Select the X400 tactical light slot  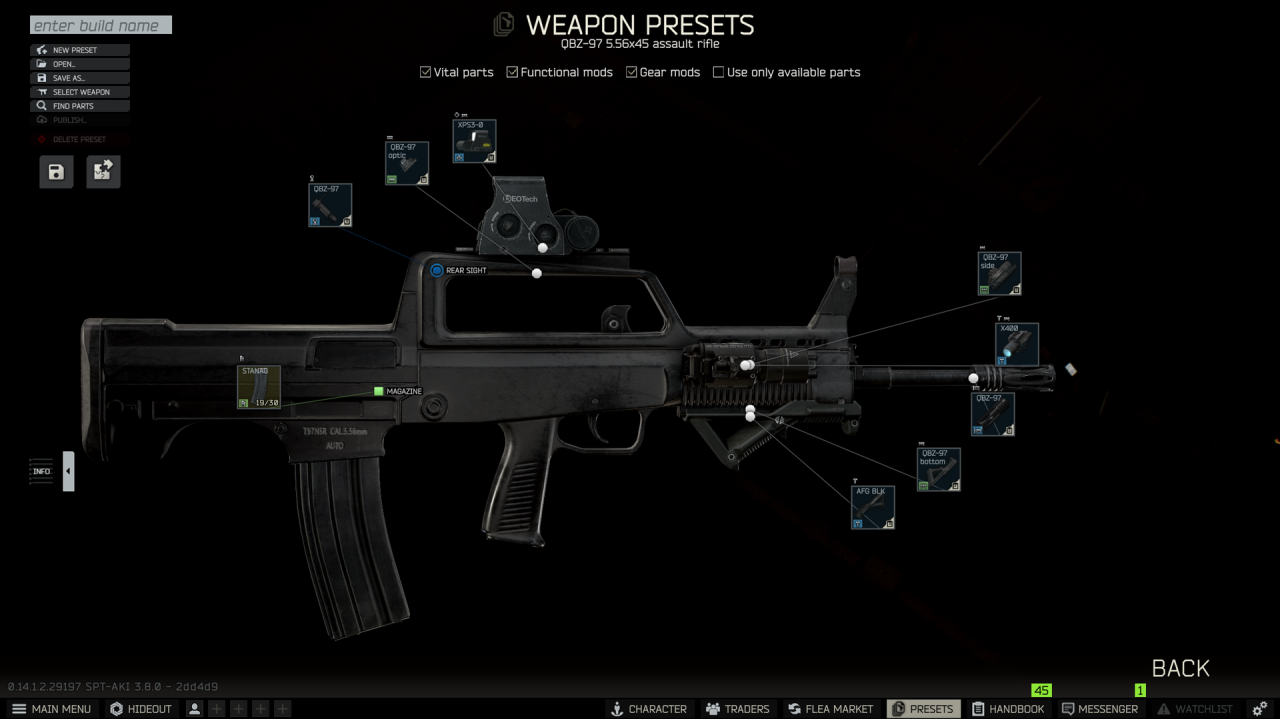click(x=1017, y=344)
